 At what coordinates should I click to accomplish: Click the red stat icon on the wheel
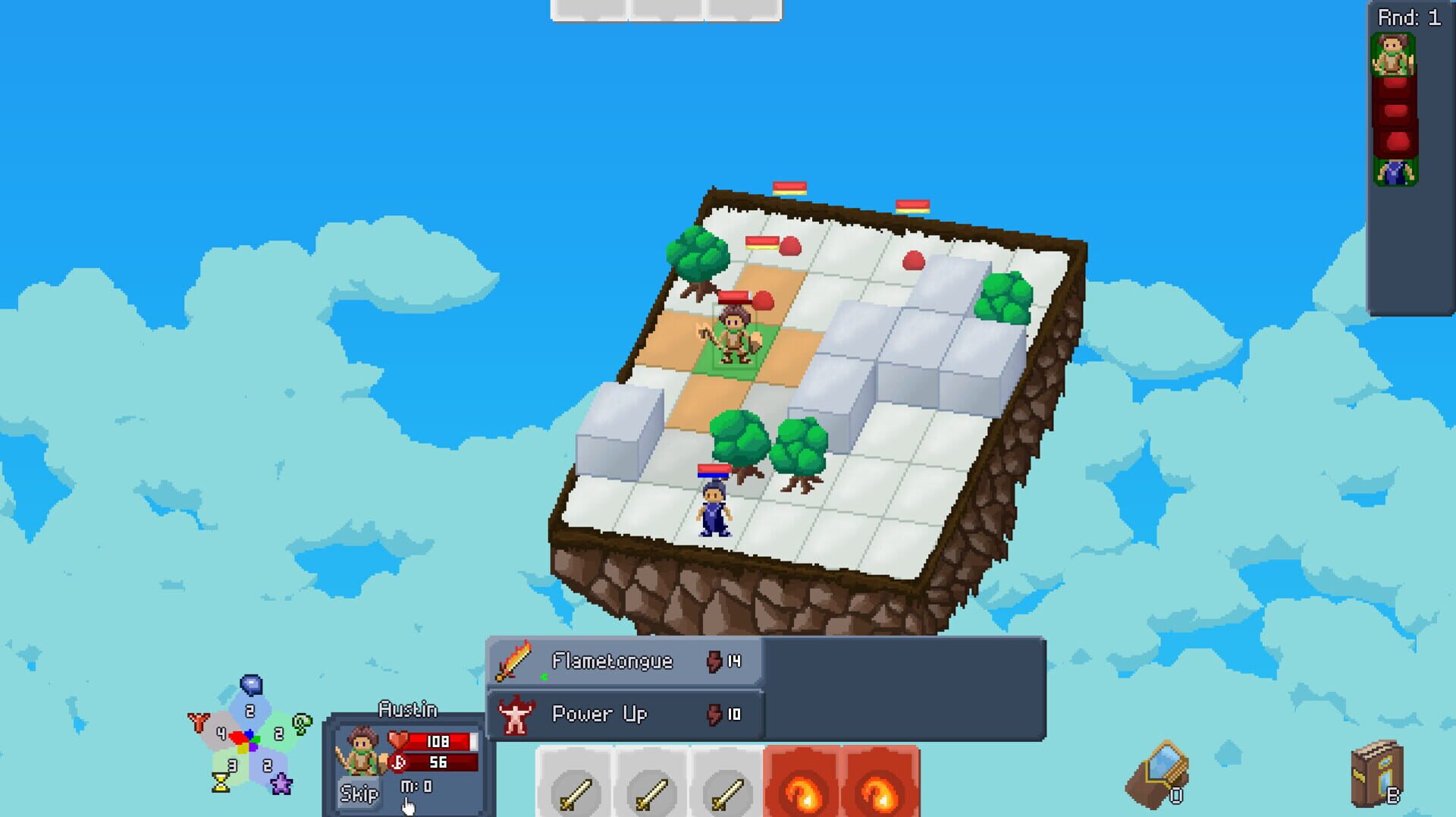[199, 721]
